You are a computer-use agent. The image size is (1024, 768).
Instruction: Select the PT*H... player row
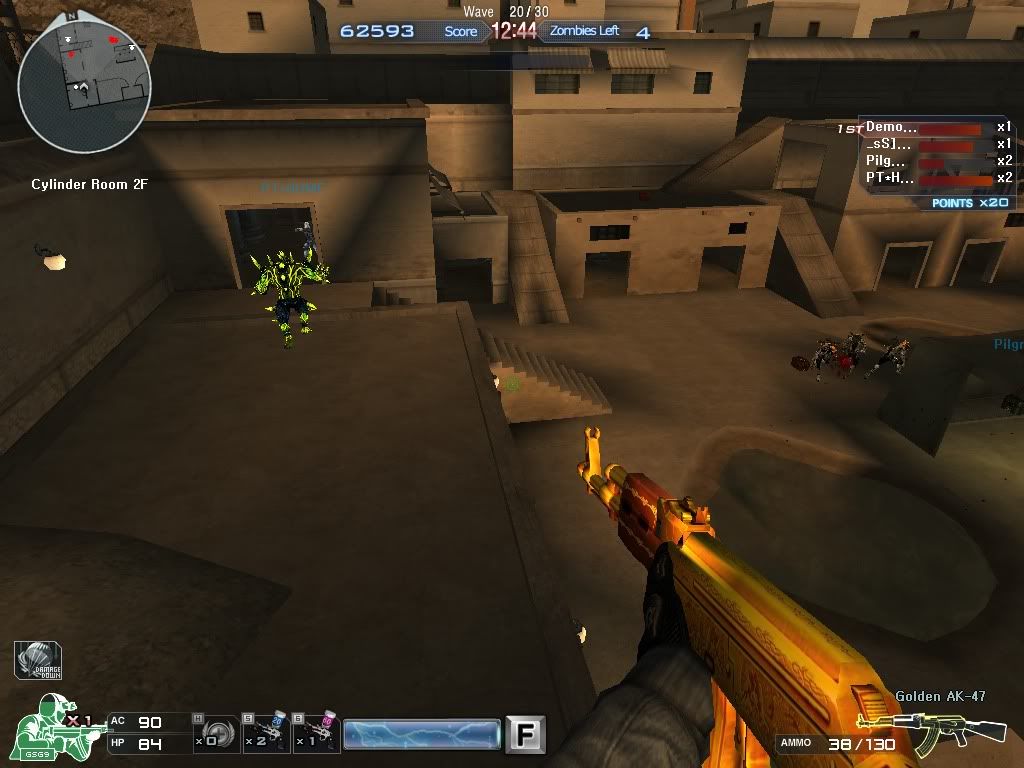click(x=926, y=179)
